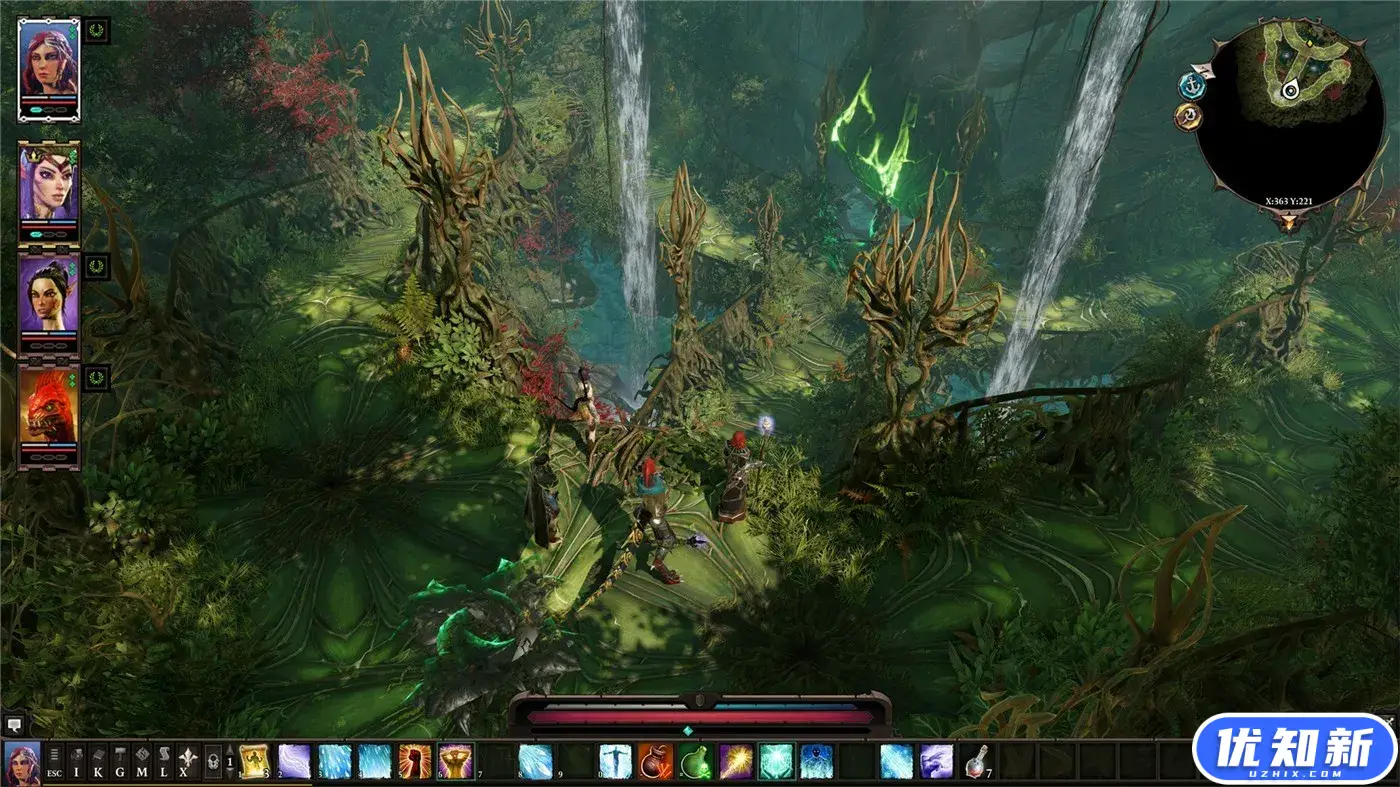This screenshot has width=1400, height=787.
Task: Open the journal L button
Action: [163, 762]
